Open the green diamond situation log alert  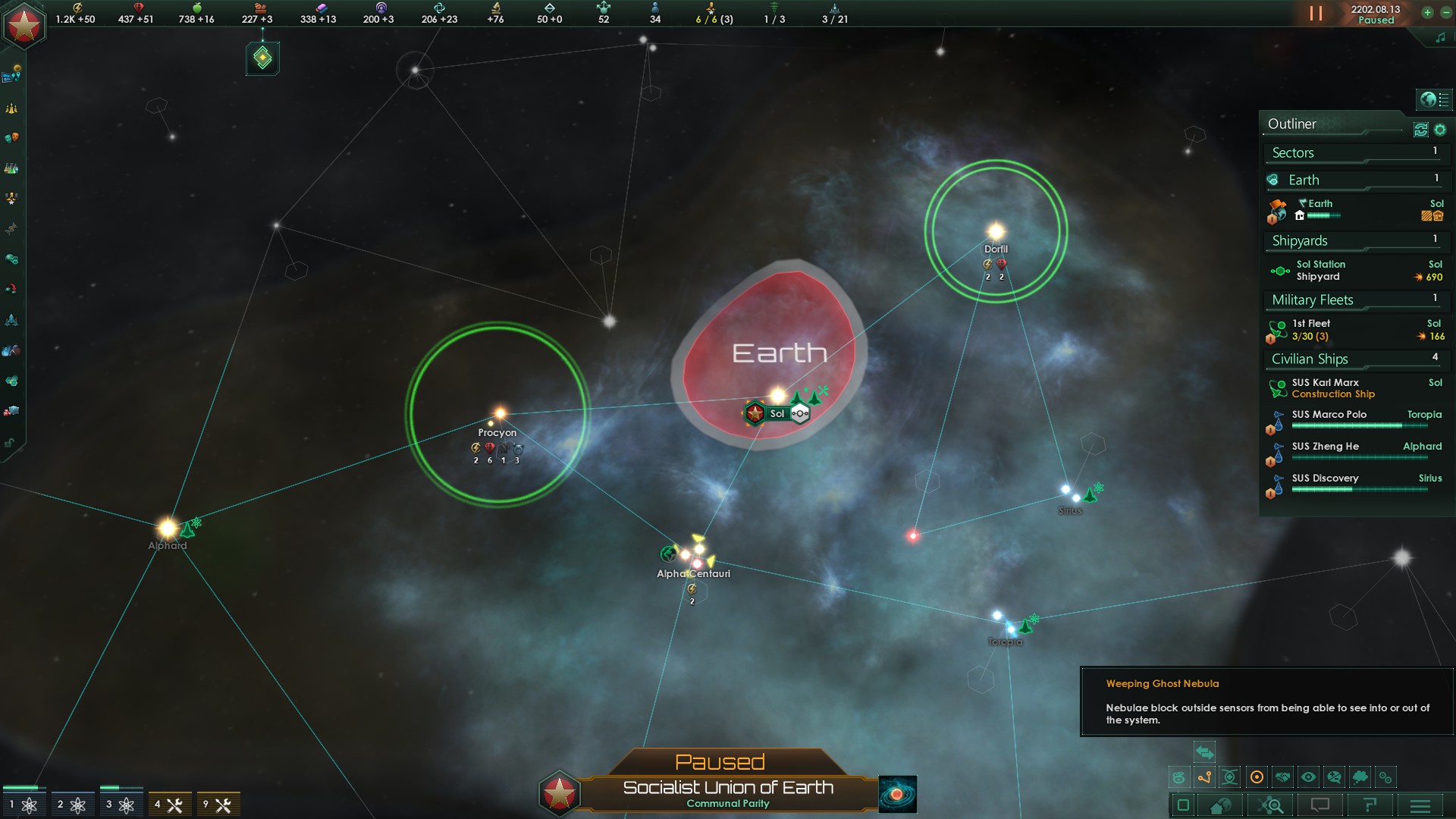tap(262, 58)
